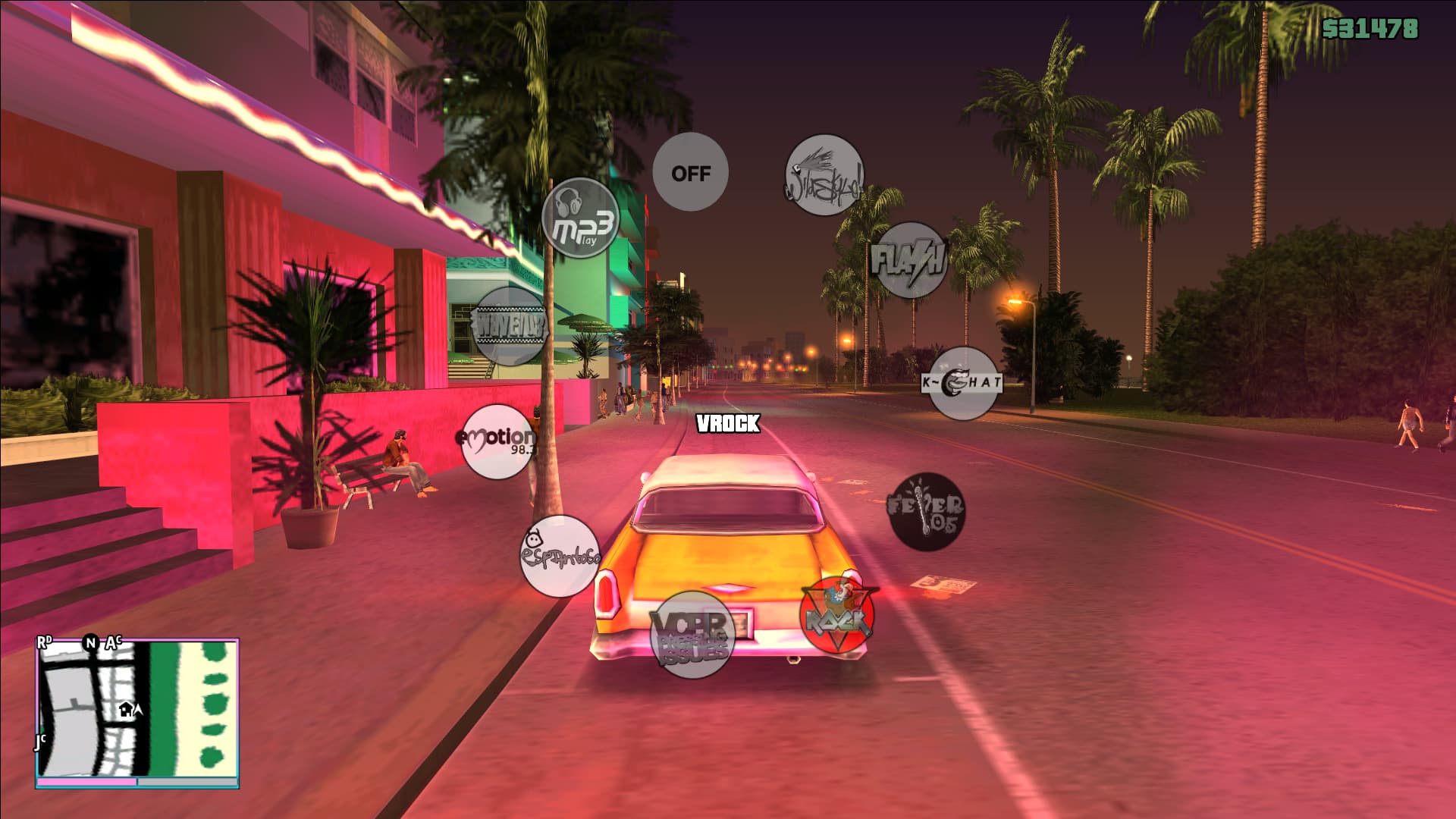Switch to VCPR Pressing Issues
Image resolution: width=1456 pixels, height=819 pixels.
coord(692,634)
